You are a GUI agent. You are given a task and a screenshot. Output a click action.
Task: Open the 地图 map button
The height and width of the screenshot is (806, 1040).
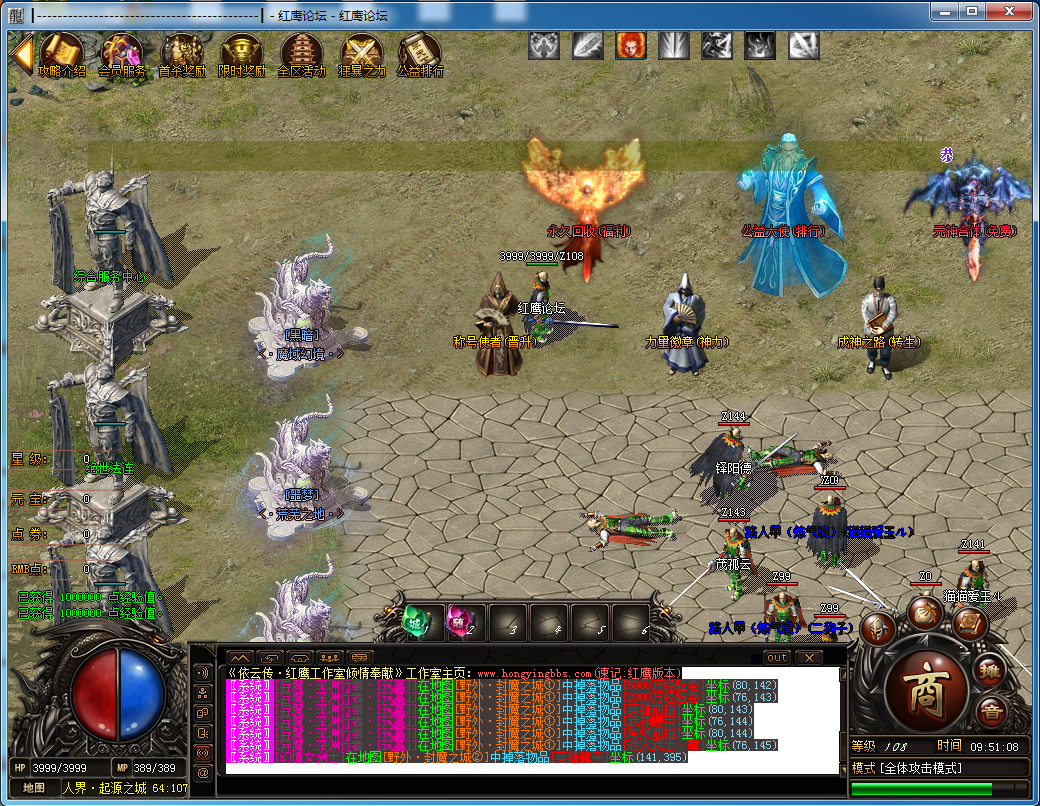33,788
